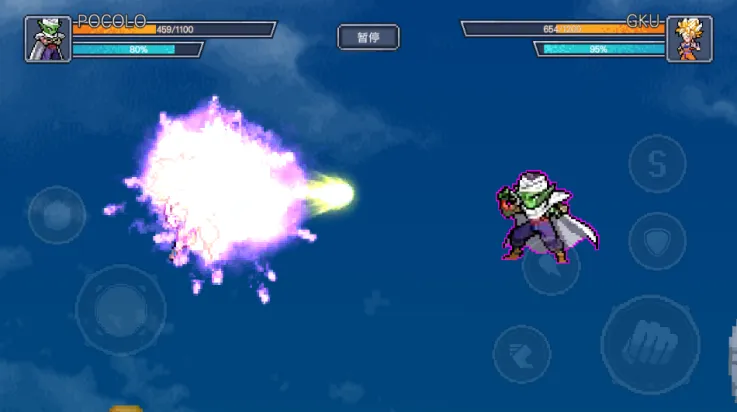Screen dimensions: 737x412
Task: Activate the S special skill button
Action: (x=657, y=164)
